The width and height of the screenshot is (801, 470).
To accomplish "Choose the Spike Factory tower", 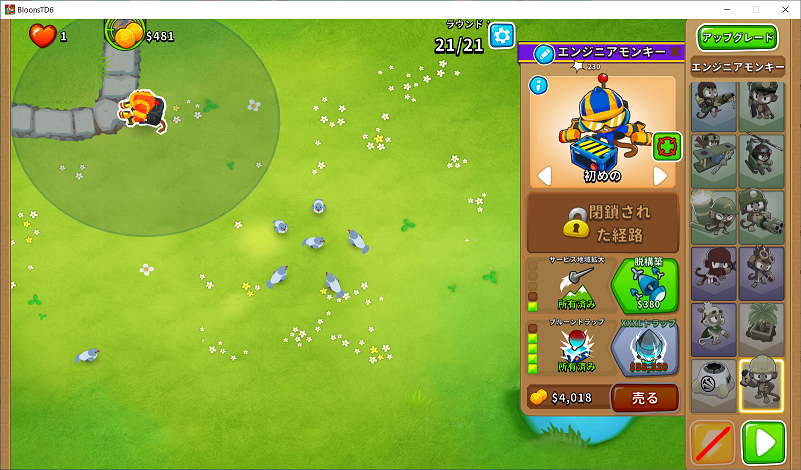I will click(714, 385).
